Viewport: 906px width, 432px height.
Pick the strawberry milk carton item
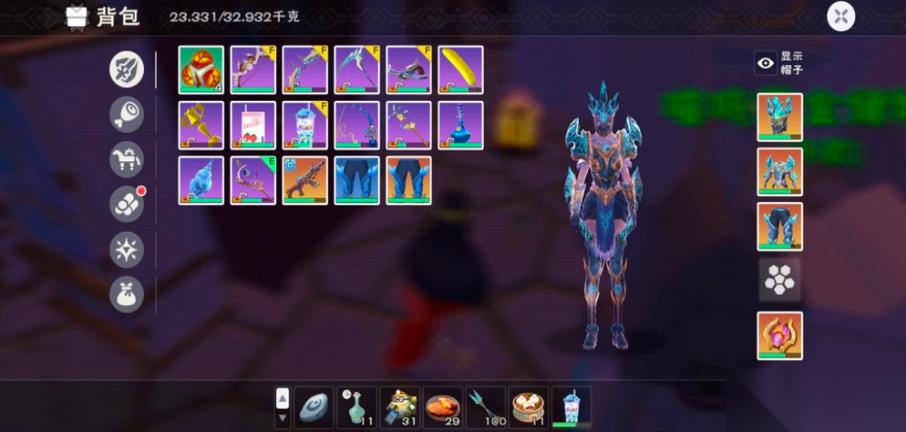253,125
